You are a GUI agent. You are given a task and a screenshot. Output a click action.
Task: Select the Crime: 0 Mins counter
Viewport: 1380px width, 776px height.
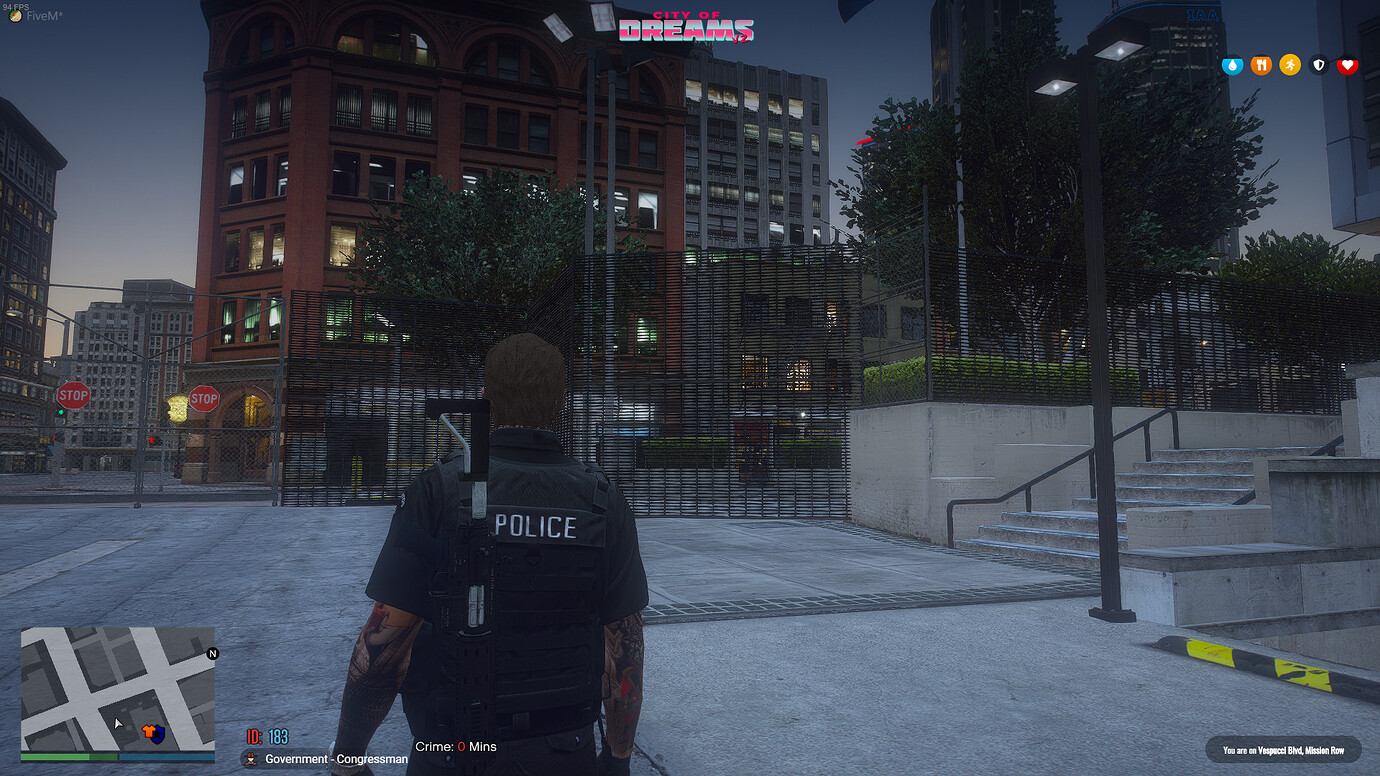(456, 746)
